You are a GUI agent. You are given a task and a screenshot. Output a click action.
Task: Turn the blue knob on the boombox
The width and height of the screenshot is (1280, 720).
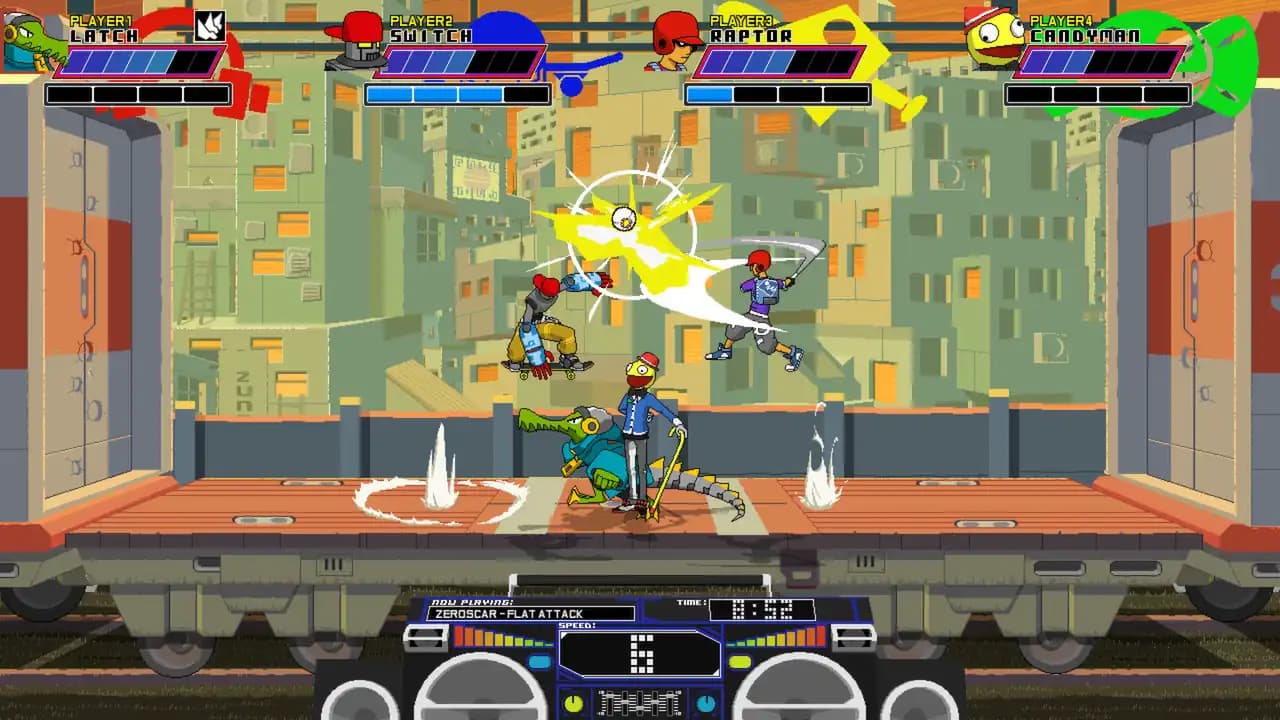[x=705, y=704]
